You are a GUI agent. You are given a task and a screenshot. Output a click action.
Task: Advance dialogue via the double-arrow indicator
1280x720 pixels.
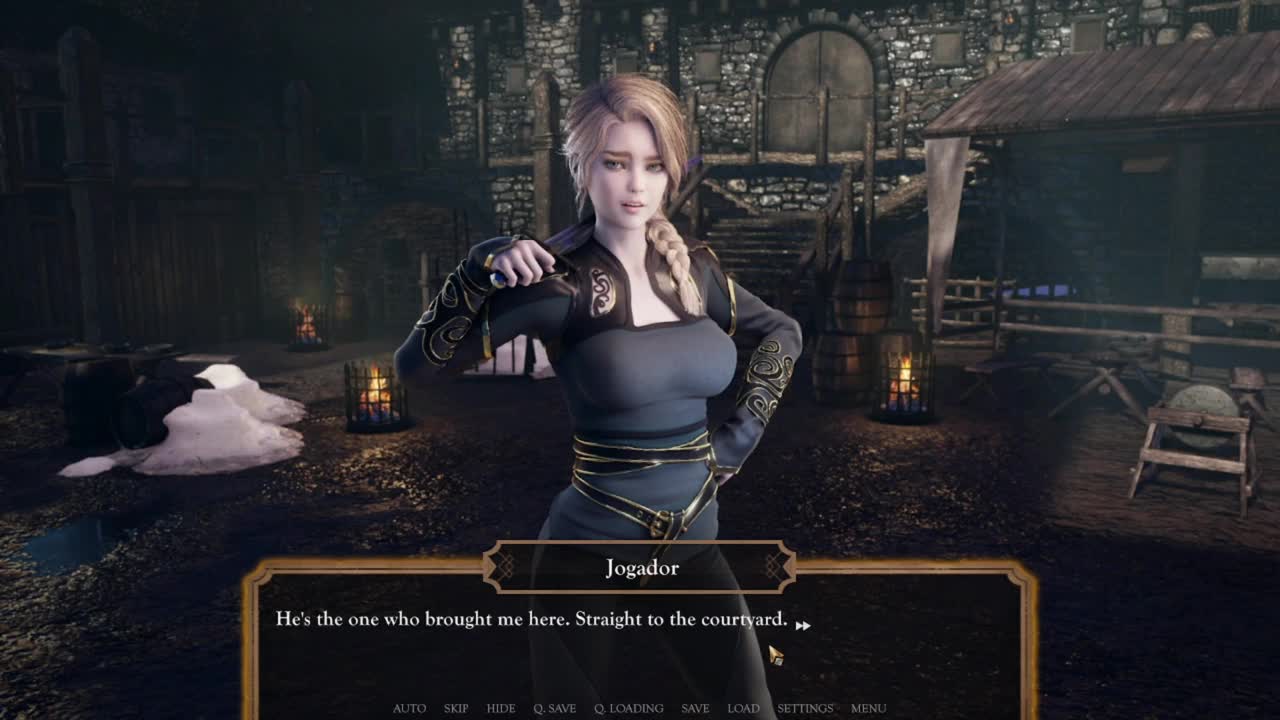pos(803,625)
